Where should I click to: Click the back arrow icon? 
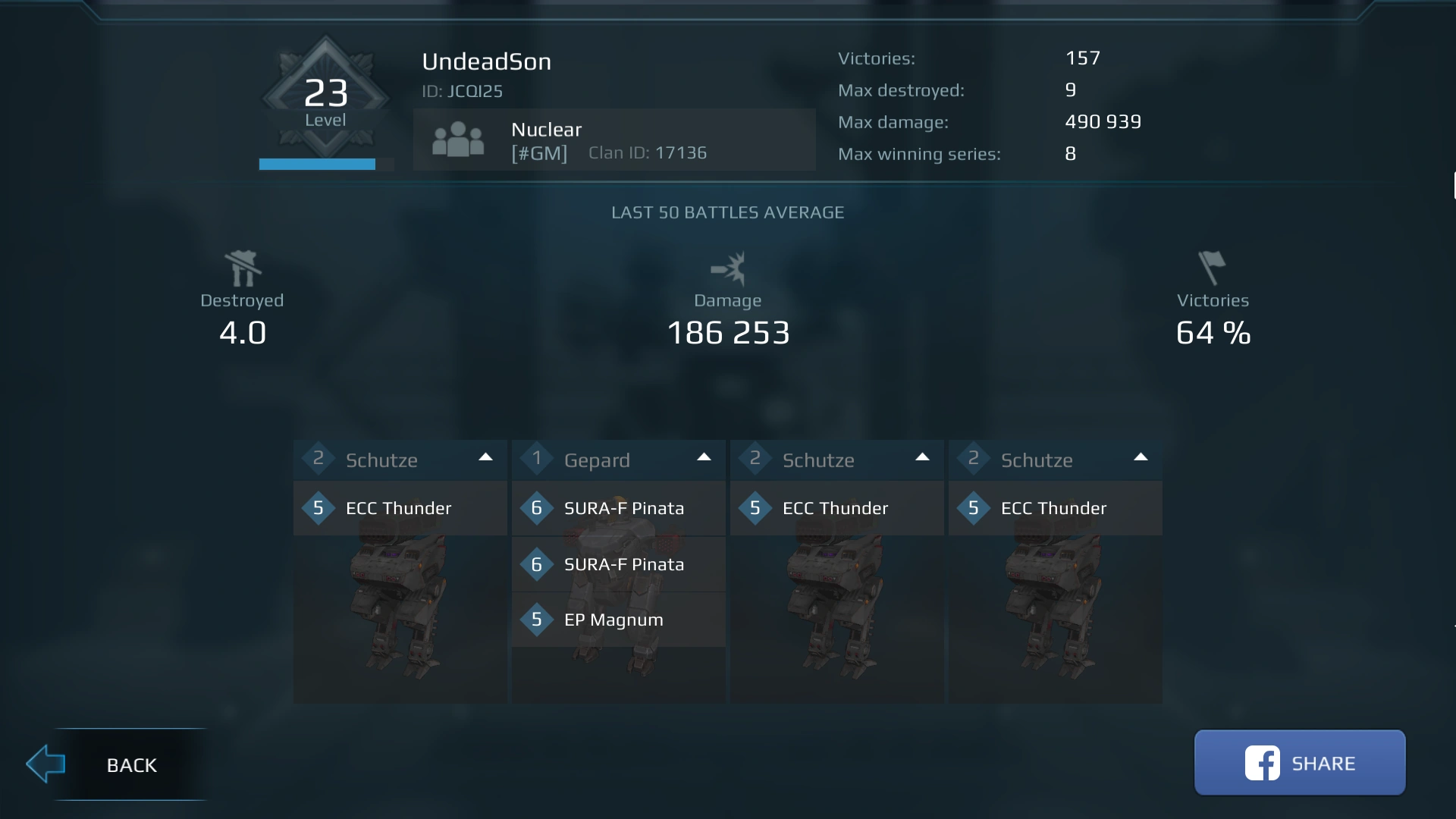point(45,764)
